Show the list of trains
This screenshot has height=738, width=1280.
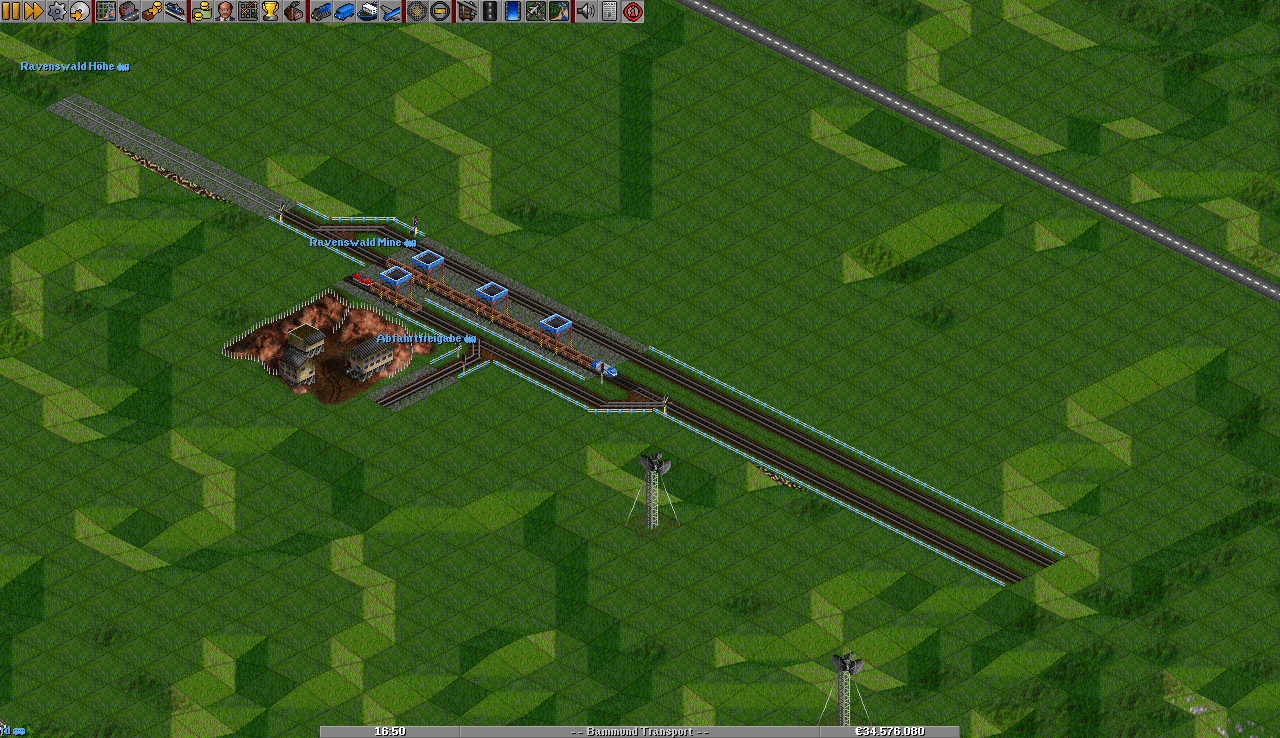pos(321,11)
